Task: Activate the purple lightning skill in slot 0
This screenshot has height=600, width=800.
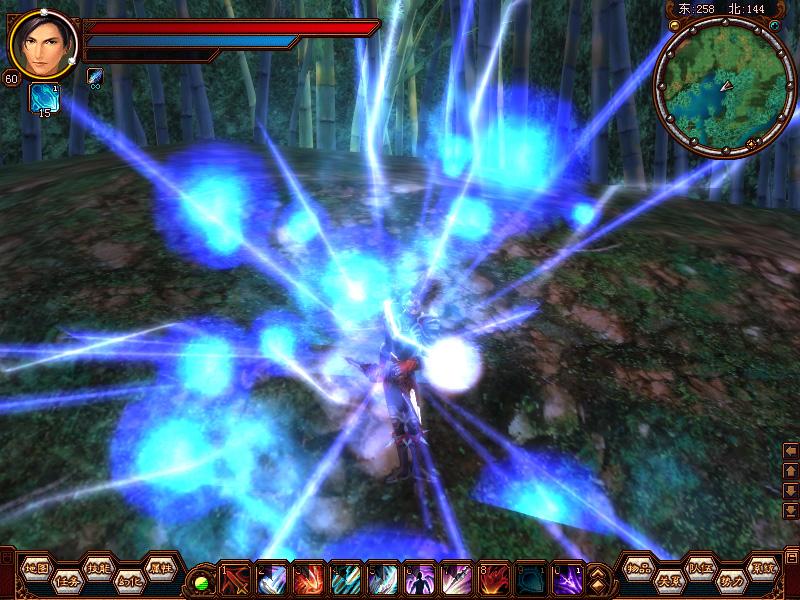Action: pos(568,580)
